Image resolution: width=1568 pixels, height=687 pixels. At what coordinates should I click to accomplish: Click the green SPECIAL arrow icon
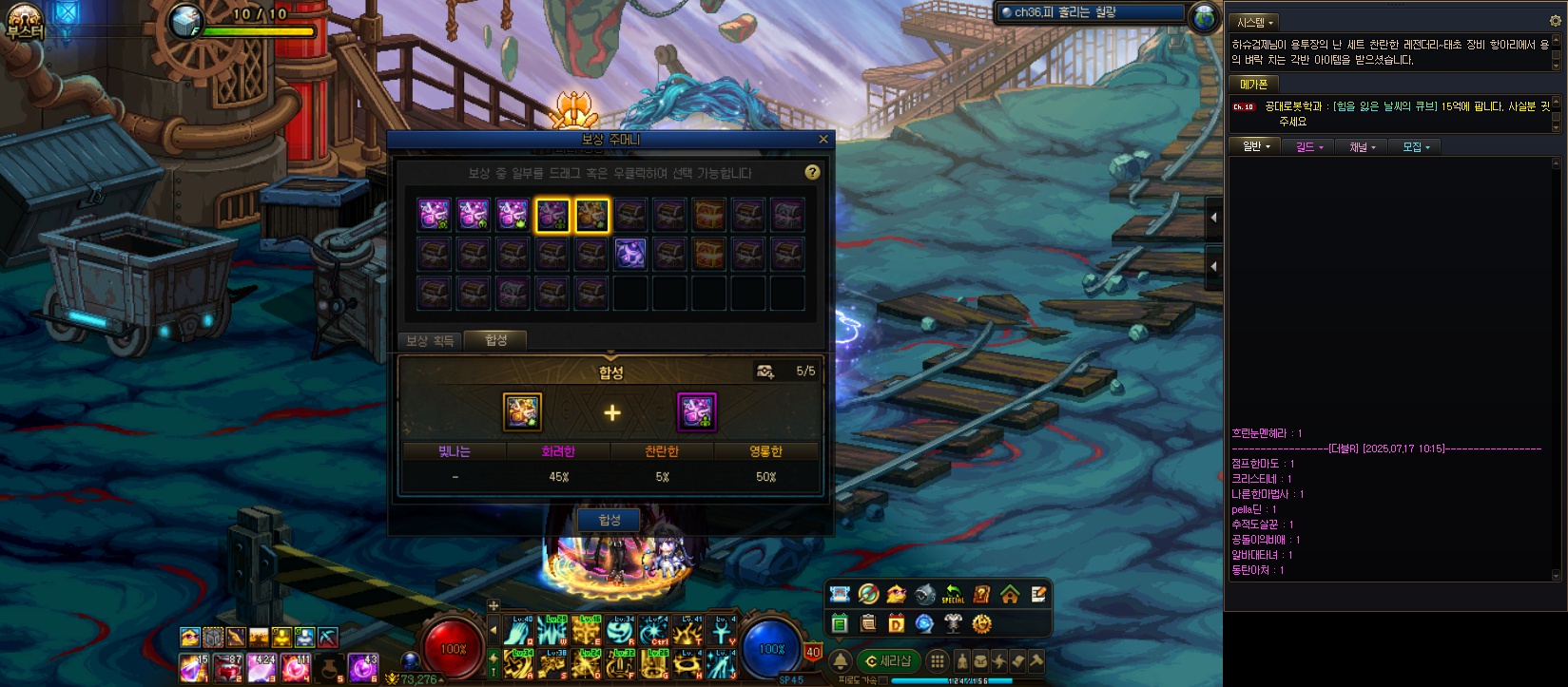tap(953, 595)
